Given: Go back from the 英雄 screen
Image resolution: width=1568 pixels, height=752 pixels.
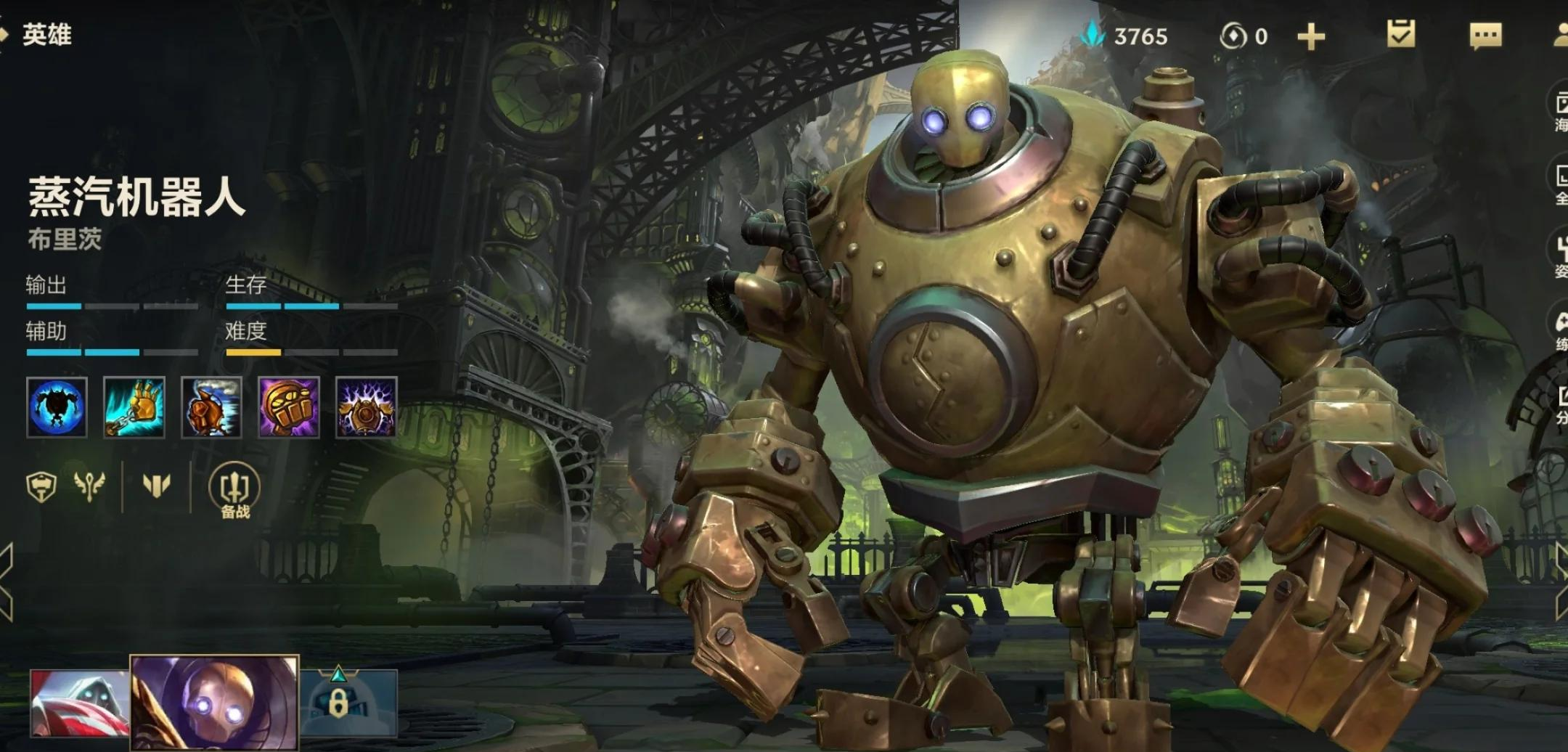Looking at the screenshot, I should 6,34.
